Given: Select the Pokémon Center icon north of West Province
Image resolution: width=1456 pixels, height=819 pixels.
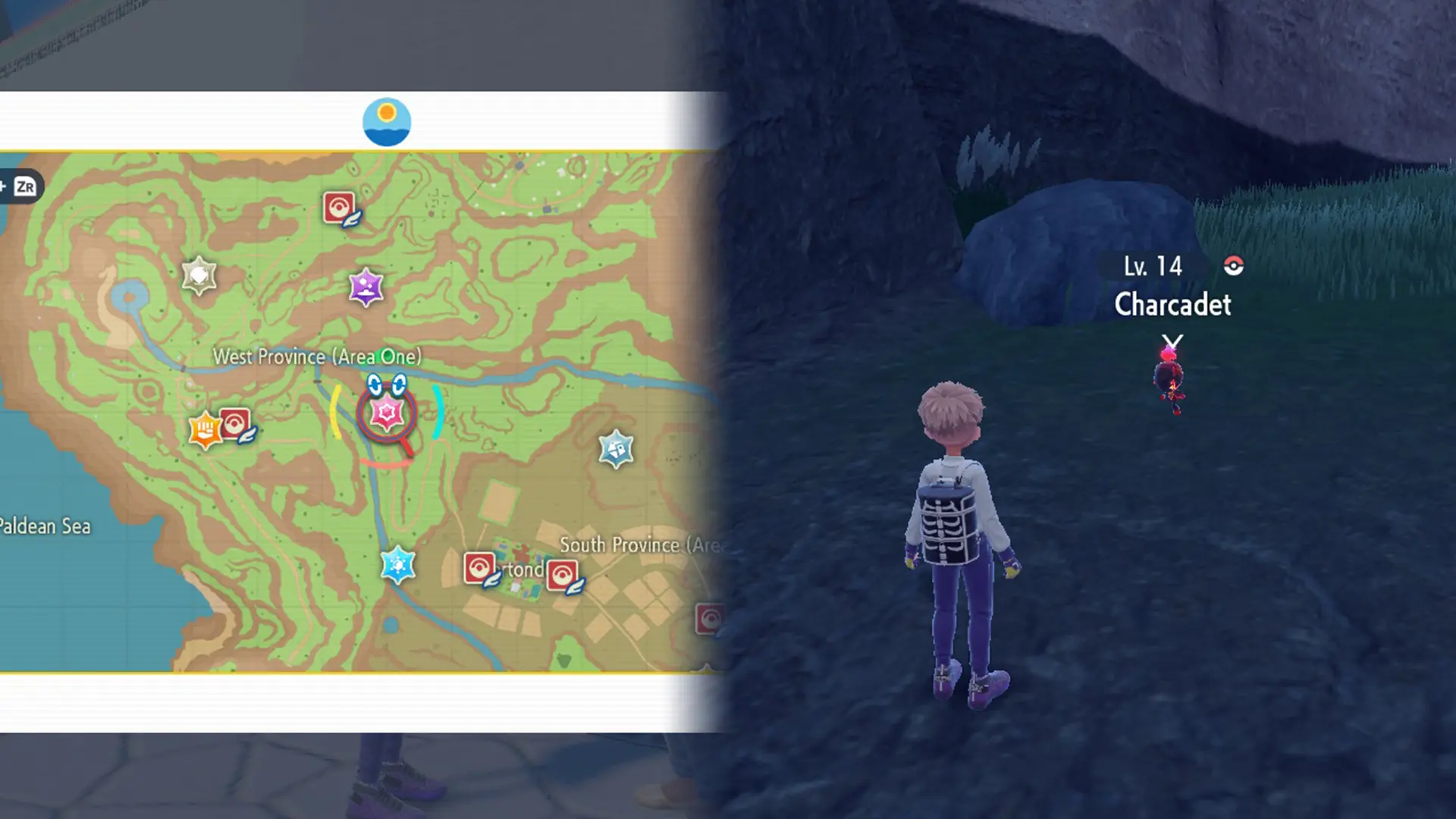Looking at the screenshot, I should coord(339,207).
